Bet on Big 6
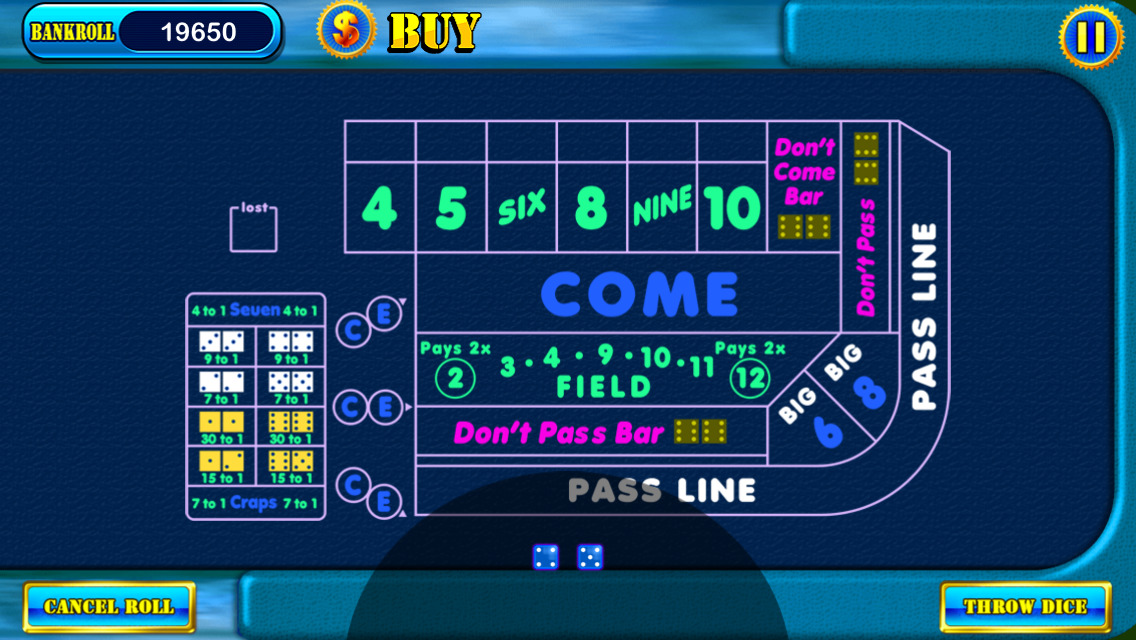Viewport: 1136px width, 640px height. click(x=814, y=420)
